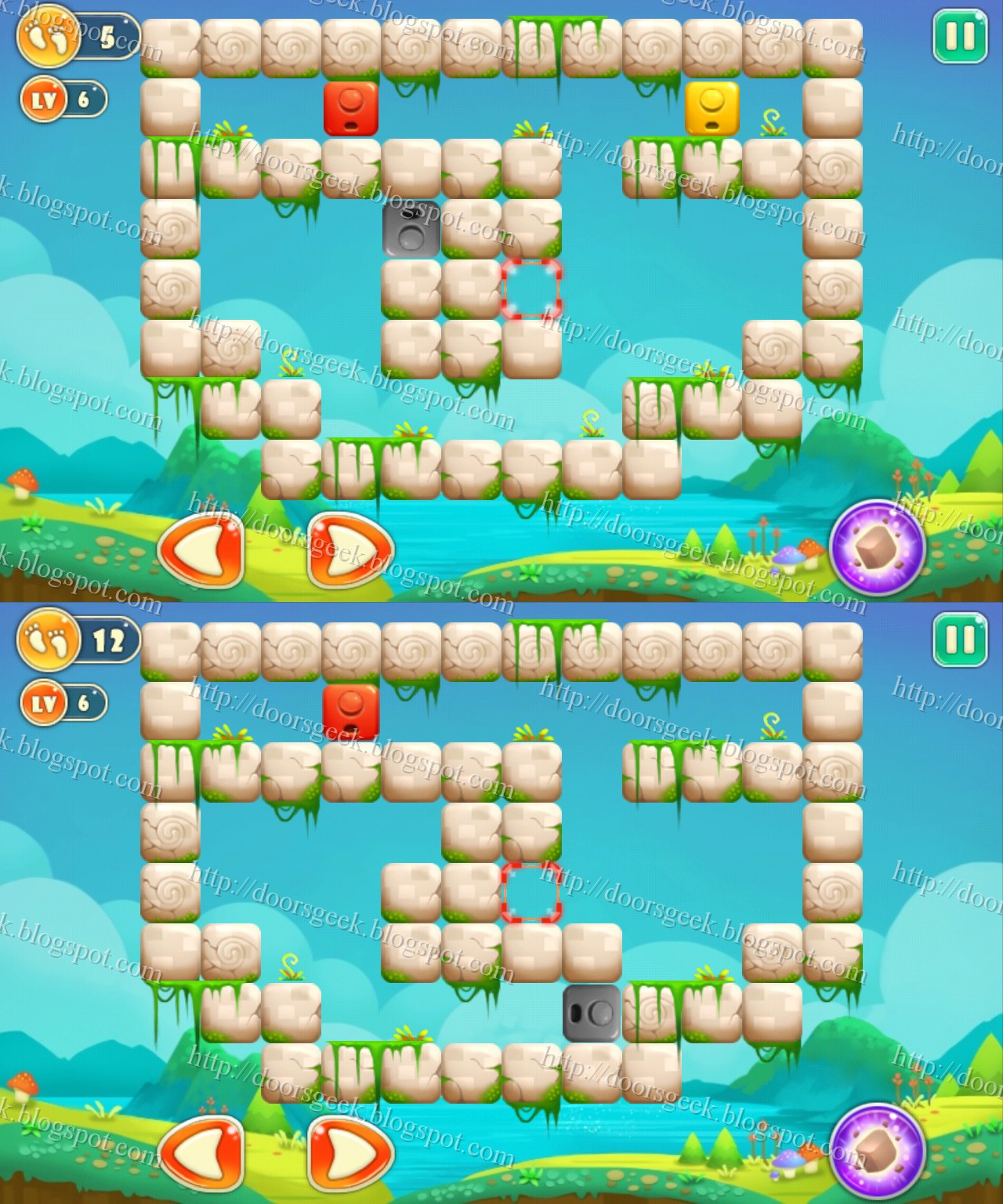Screen dimensions: 1003x1204
Task: Select the red block in the upper puzzle
Action: tap(352, 108)
